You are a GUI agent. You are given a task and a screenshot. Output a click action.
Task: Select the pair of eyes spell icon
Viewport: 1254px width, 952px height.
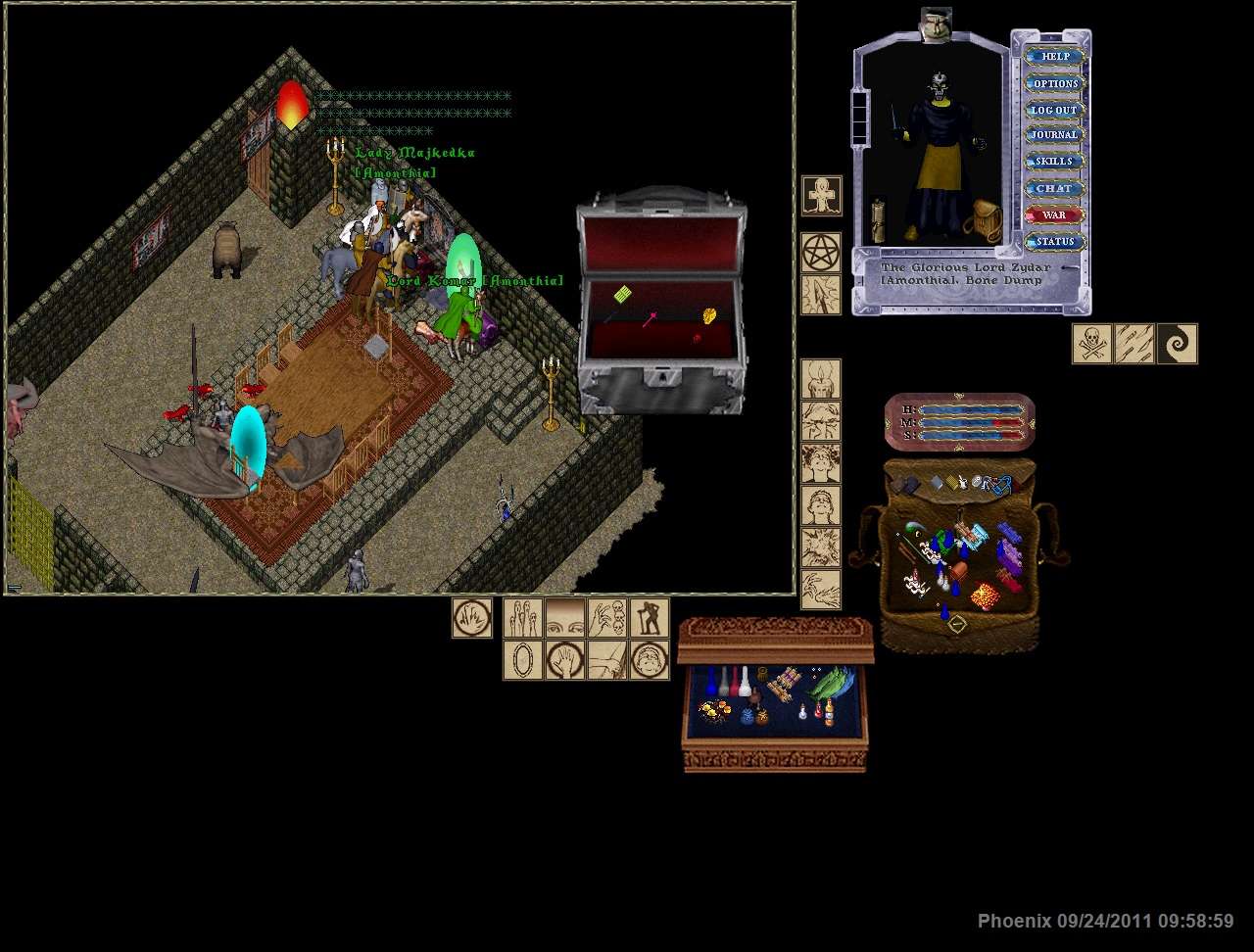(x=564, y=618)
